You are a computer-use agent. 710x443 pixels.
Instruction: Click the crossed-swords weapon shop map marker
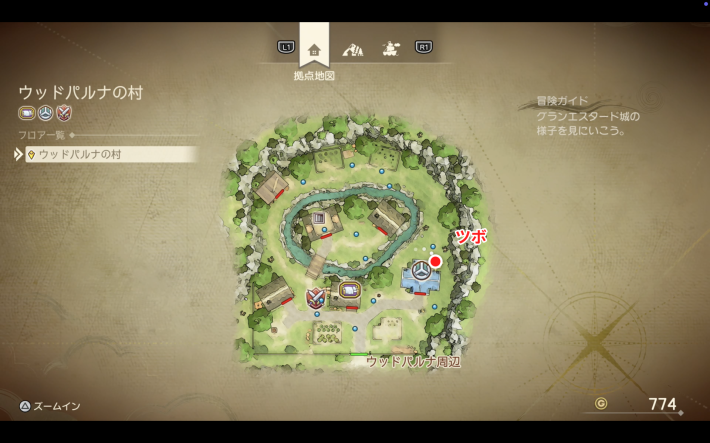click(316, 297)
